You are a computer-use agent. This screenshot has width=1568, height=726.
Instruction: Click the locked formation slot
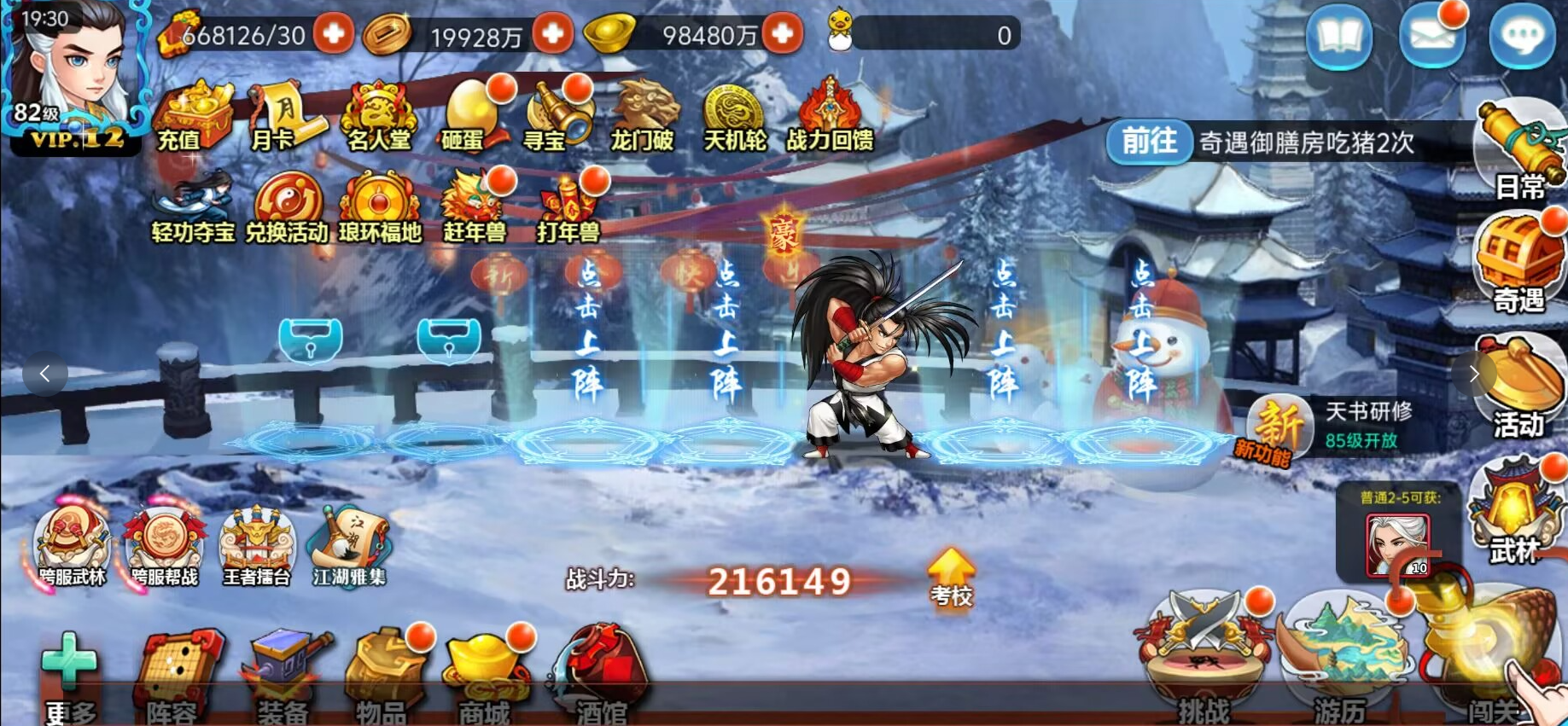click(312, 340)
